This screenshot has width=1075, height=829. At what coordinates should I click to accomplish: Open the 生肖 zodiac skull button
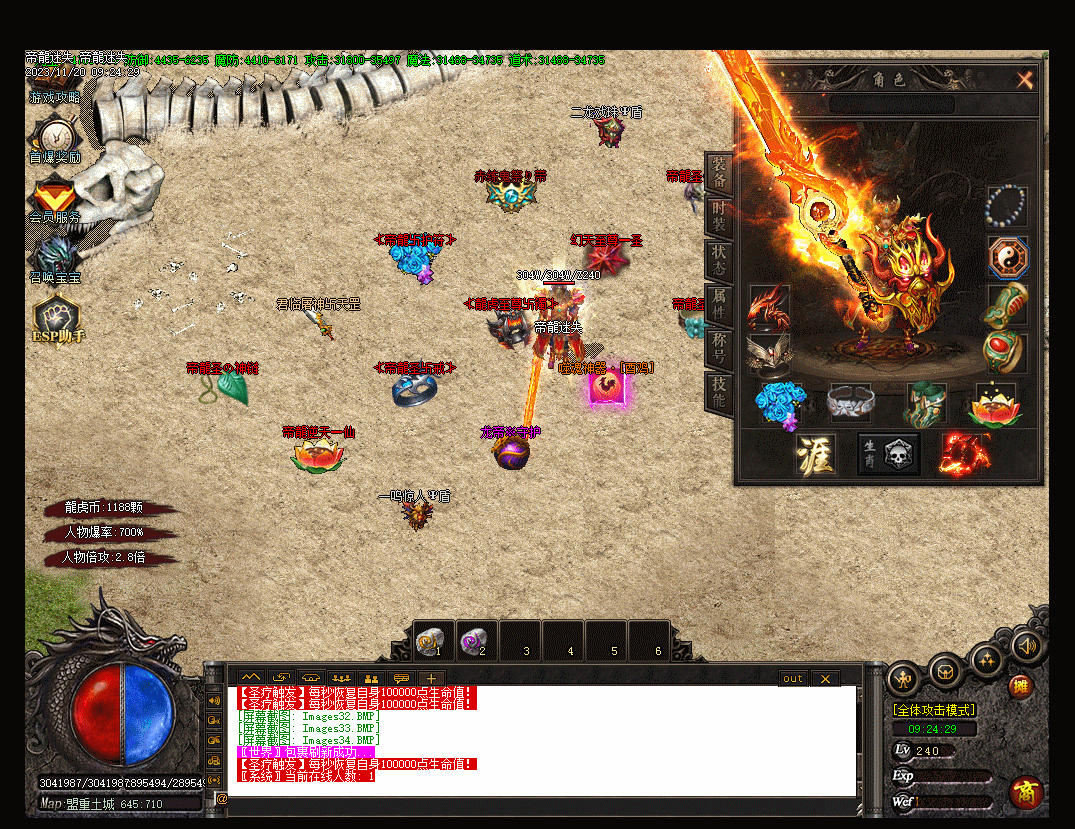click(x=888, y=455)
